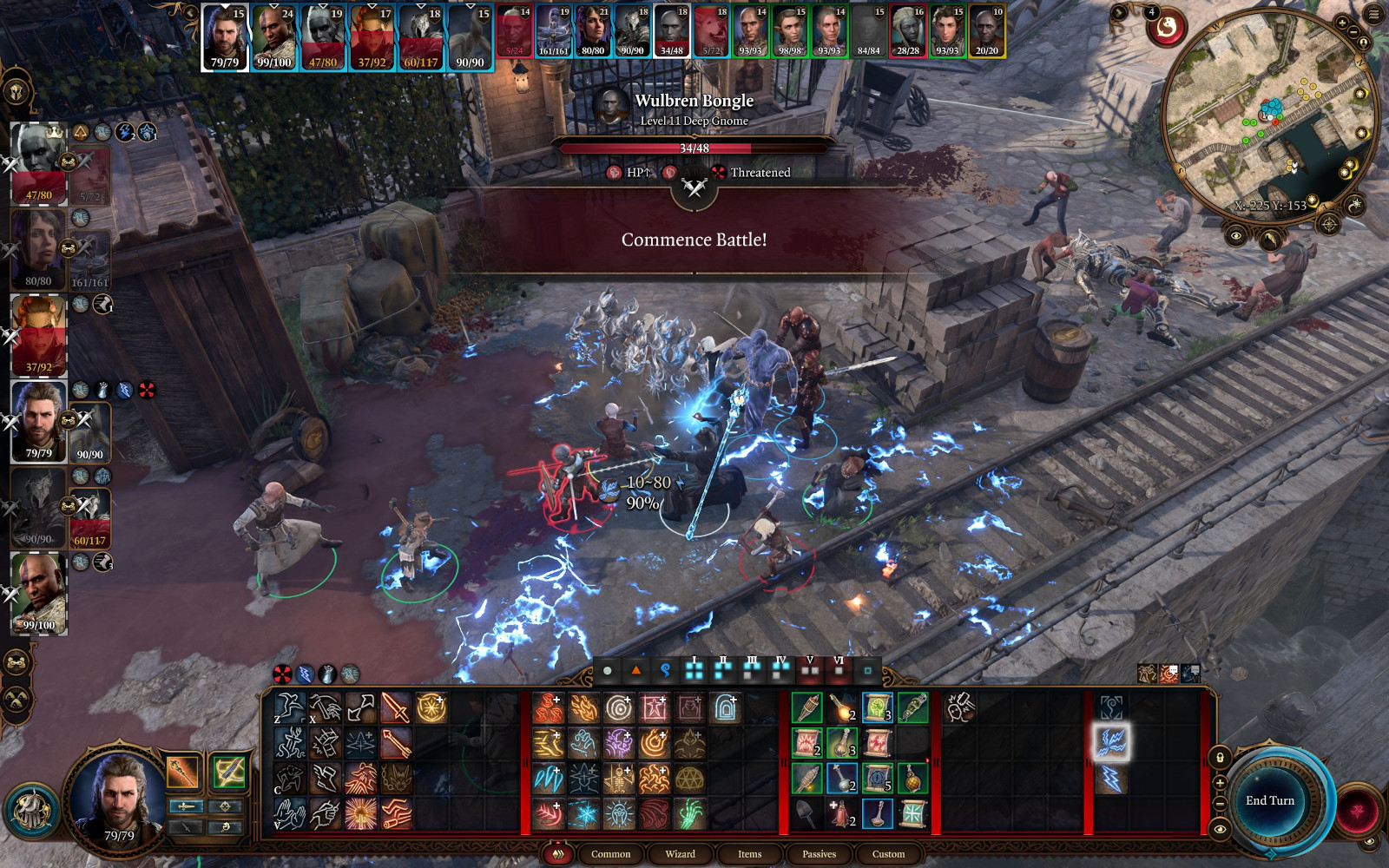This screenshot has width=1389, height=868.
Task: Select the Passives hotbar tab
Action: pos(819,854)
